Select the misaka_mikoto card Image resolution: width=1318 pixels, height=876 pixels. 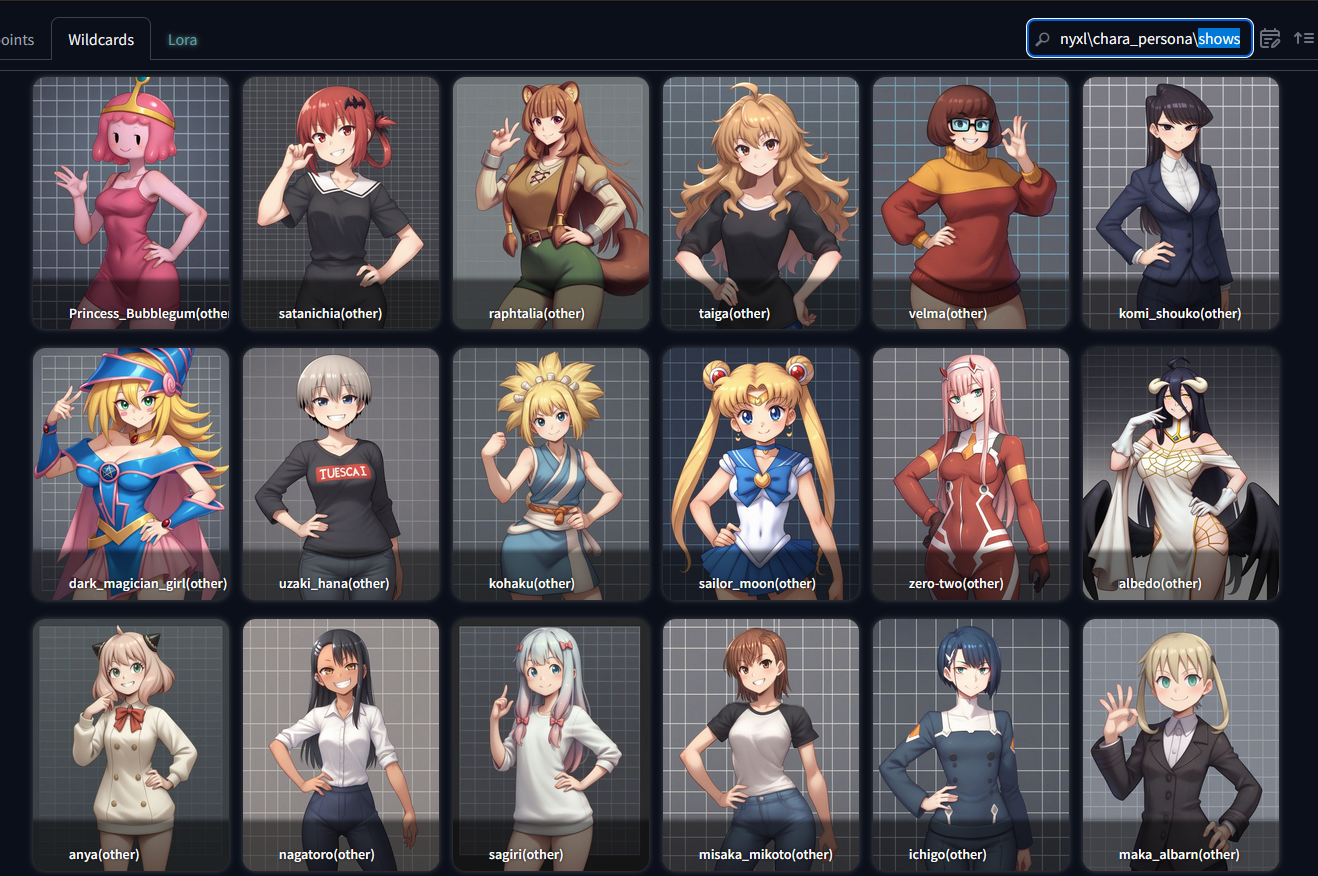[x=761, y=745]
